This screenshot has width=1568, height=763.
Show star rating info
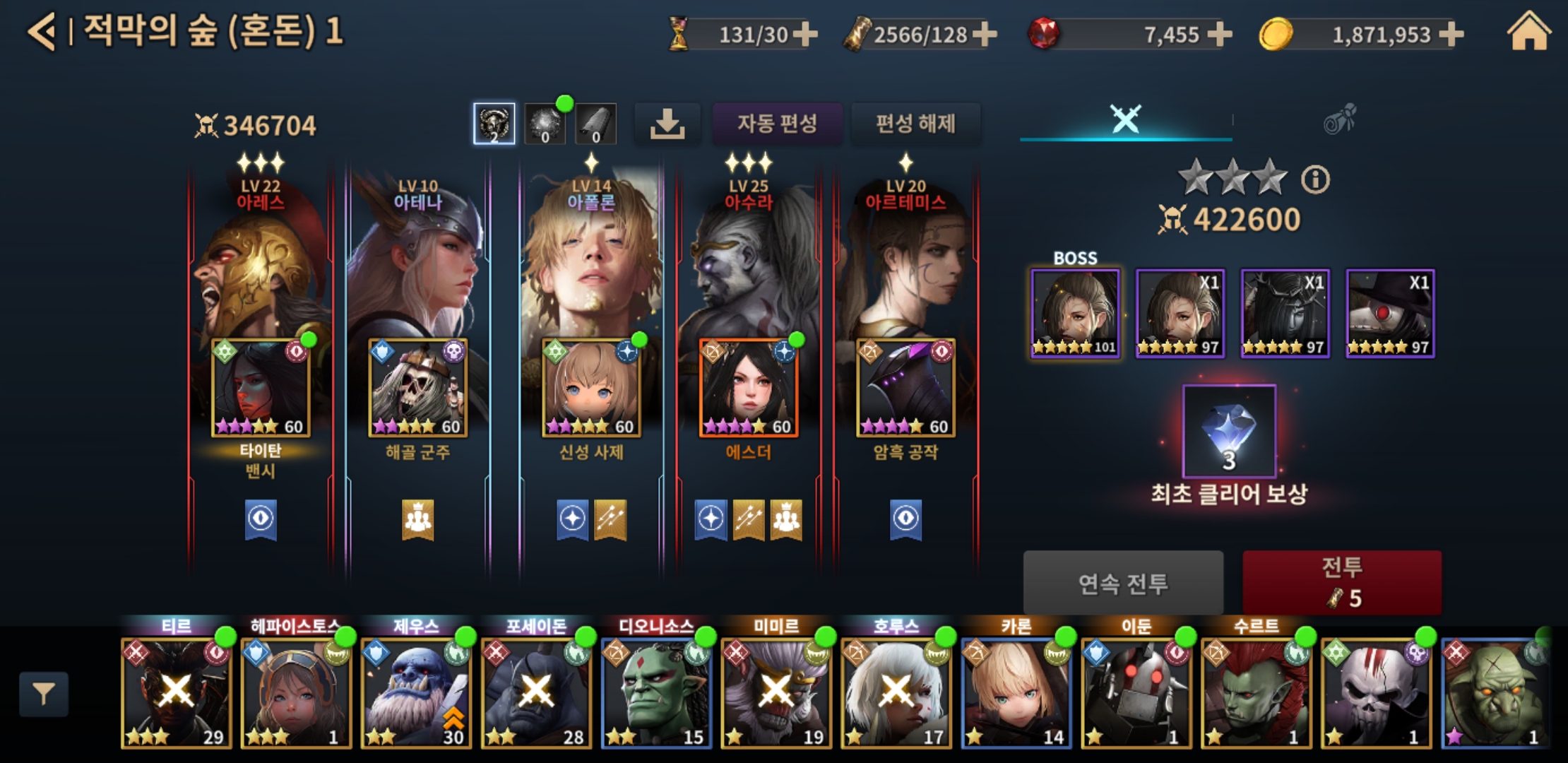click(x=1315, y=179)
